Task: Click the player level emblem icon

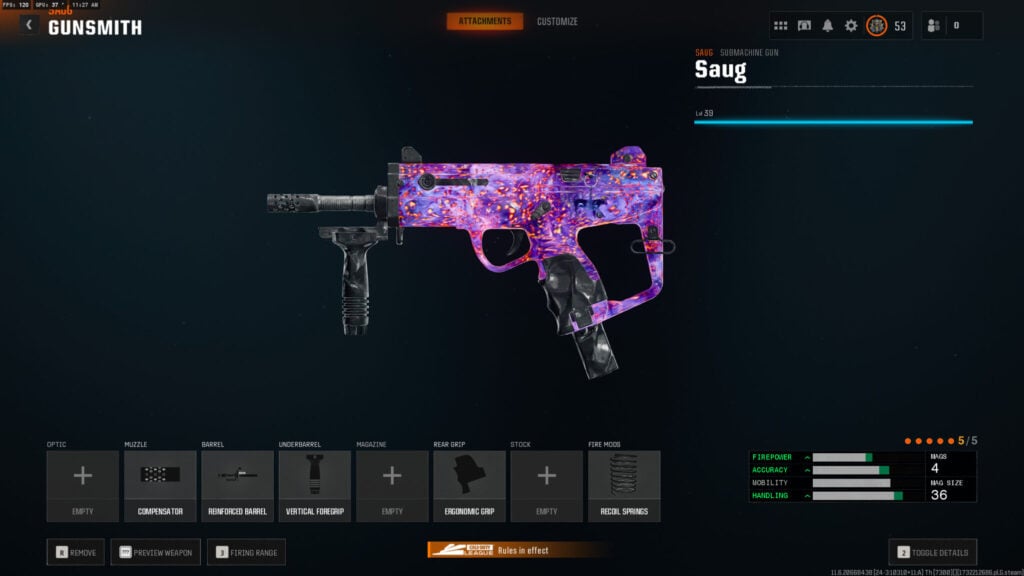Action: [876, 26]
